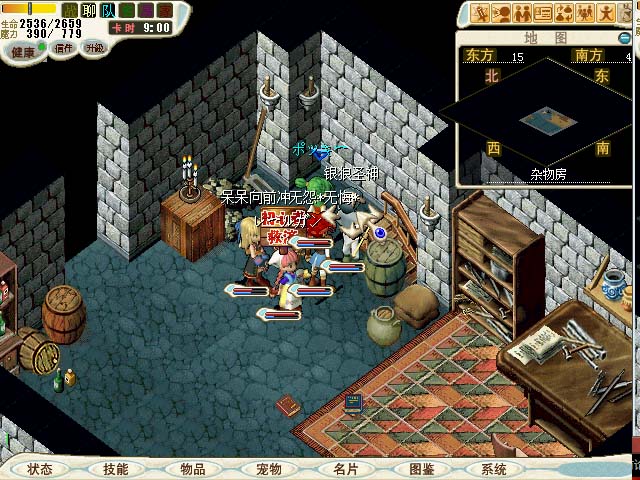Screen dimensions: 640x480
Task: Open the 宠物 pets menu
Action: (268, 468)
